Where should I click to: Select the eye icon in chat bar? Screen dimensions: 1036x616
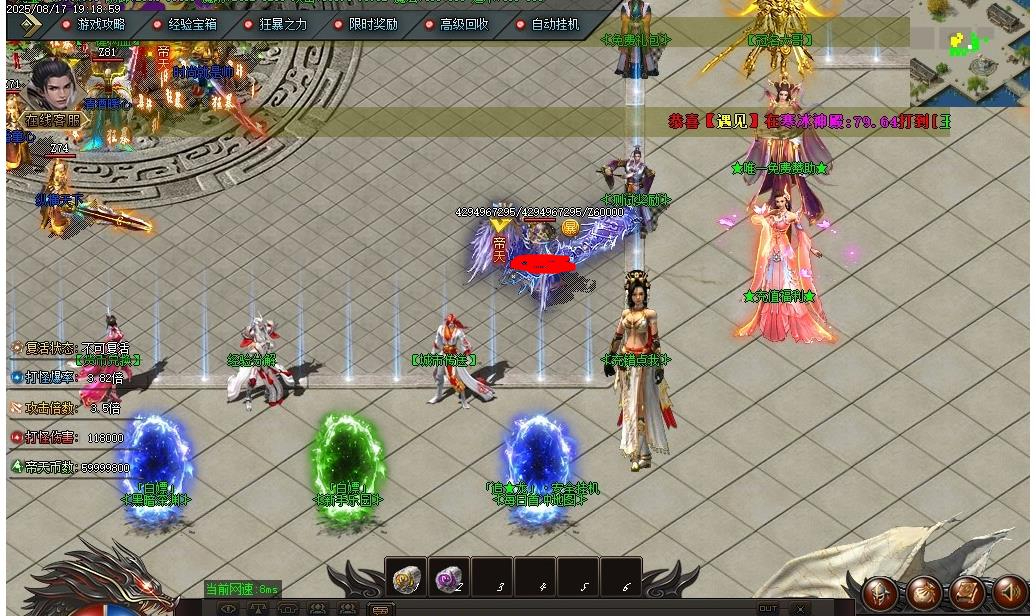tap(229, 608)
